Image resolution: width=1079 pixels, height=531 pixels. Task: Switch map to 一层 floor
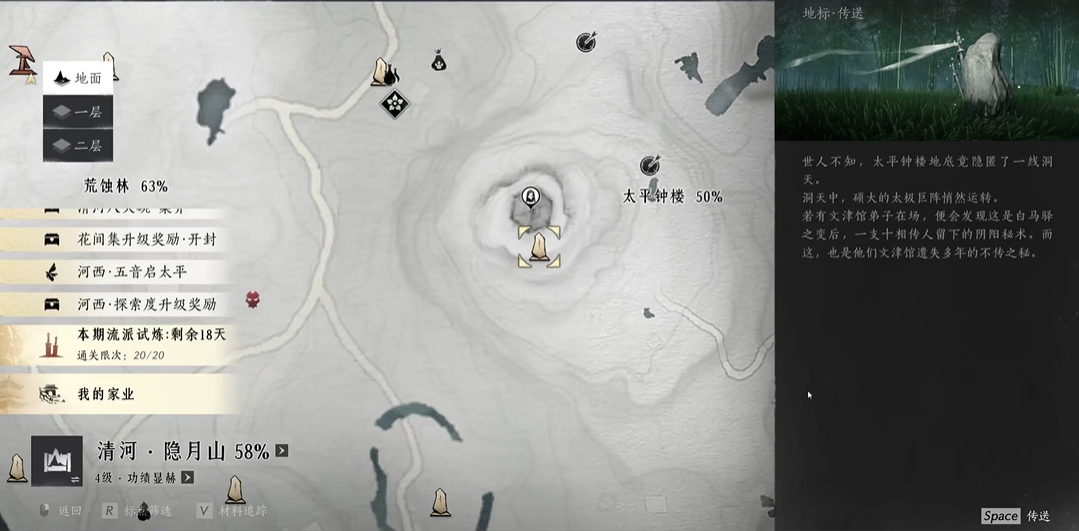77,112
